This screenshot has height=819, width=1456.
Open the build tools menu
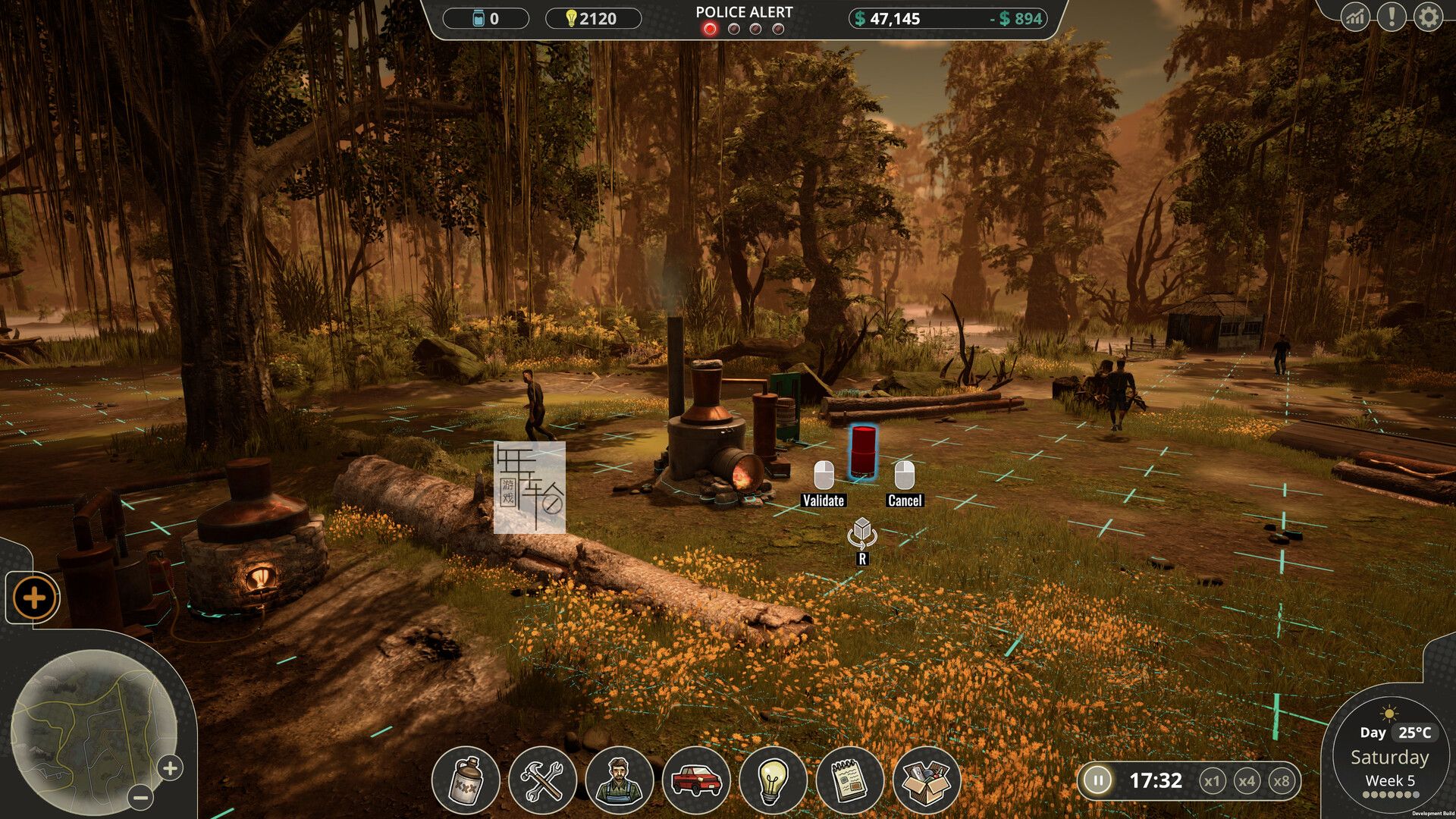click(542, 780)
